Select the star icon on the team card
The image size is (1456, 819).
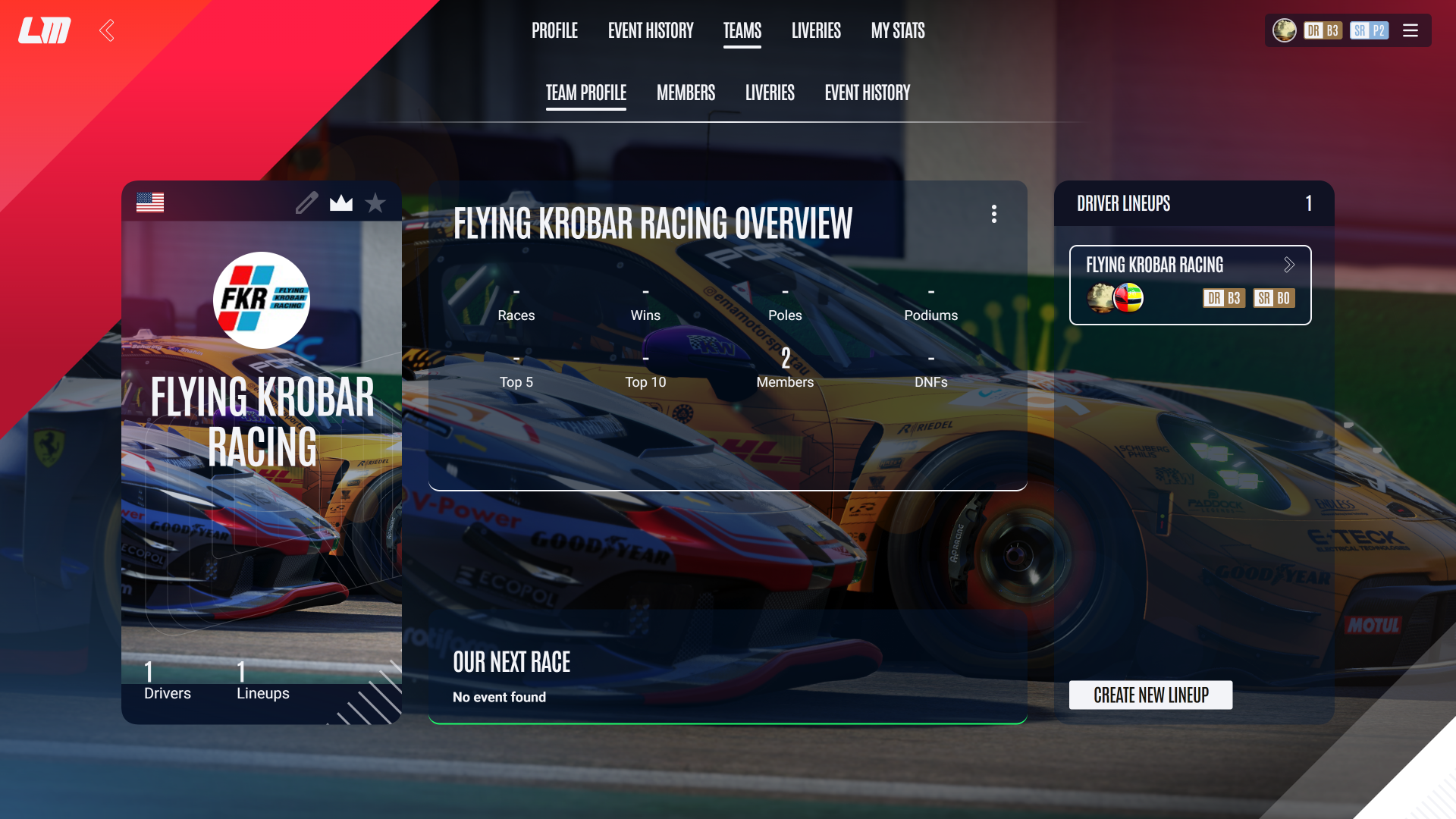point(375,202)
